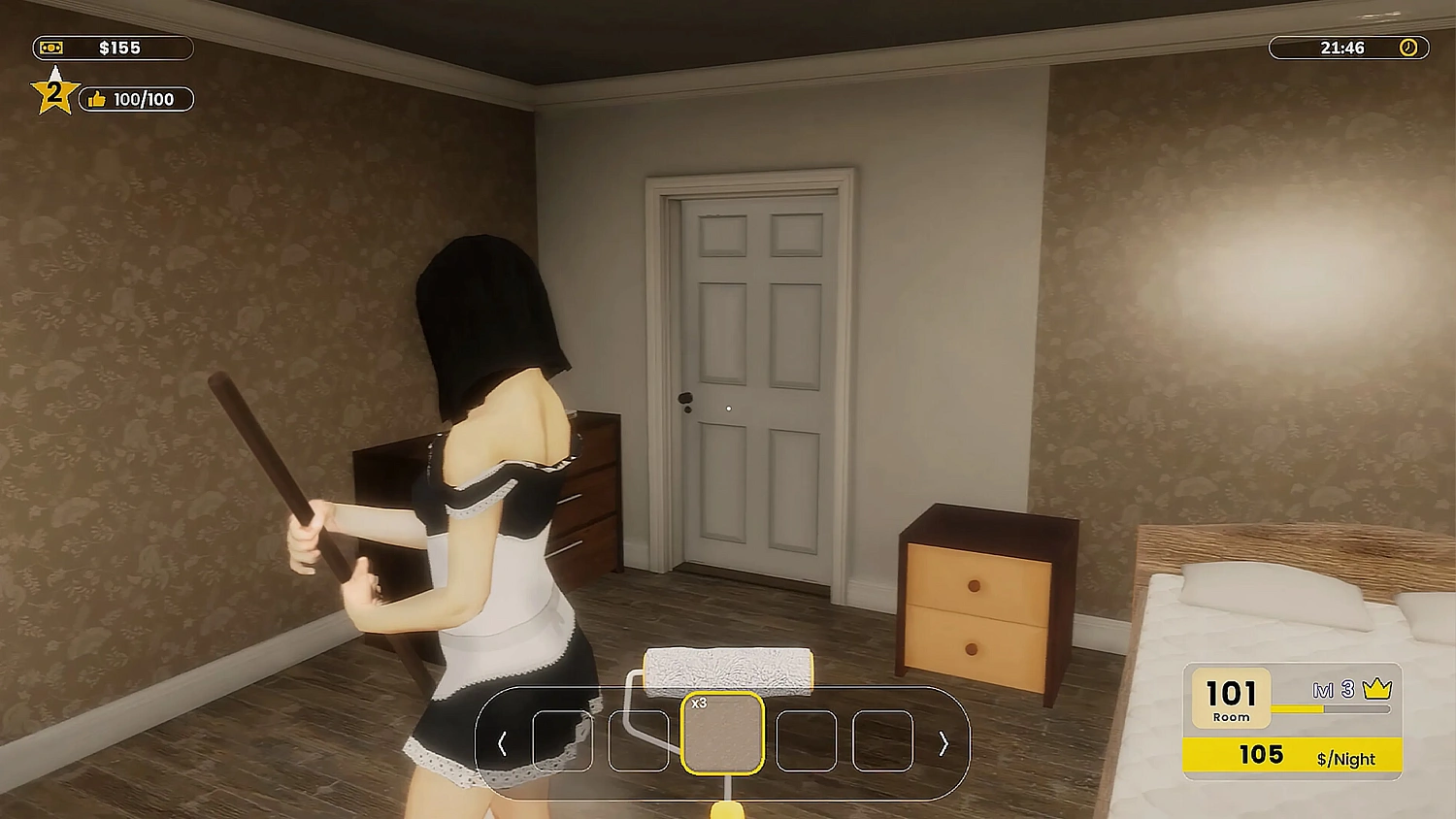The height and width of the screenshot is (819, 1456).
Task: Select the Room label on the 101 badge
Action: coord(1232,717)
